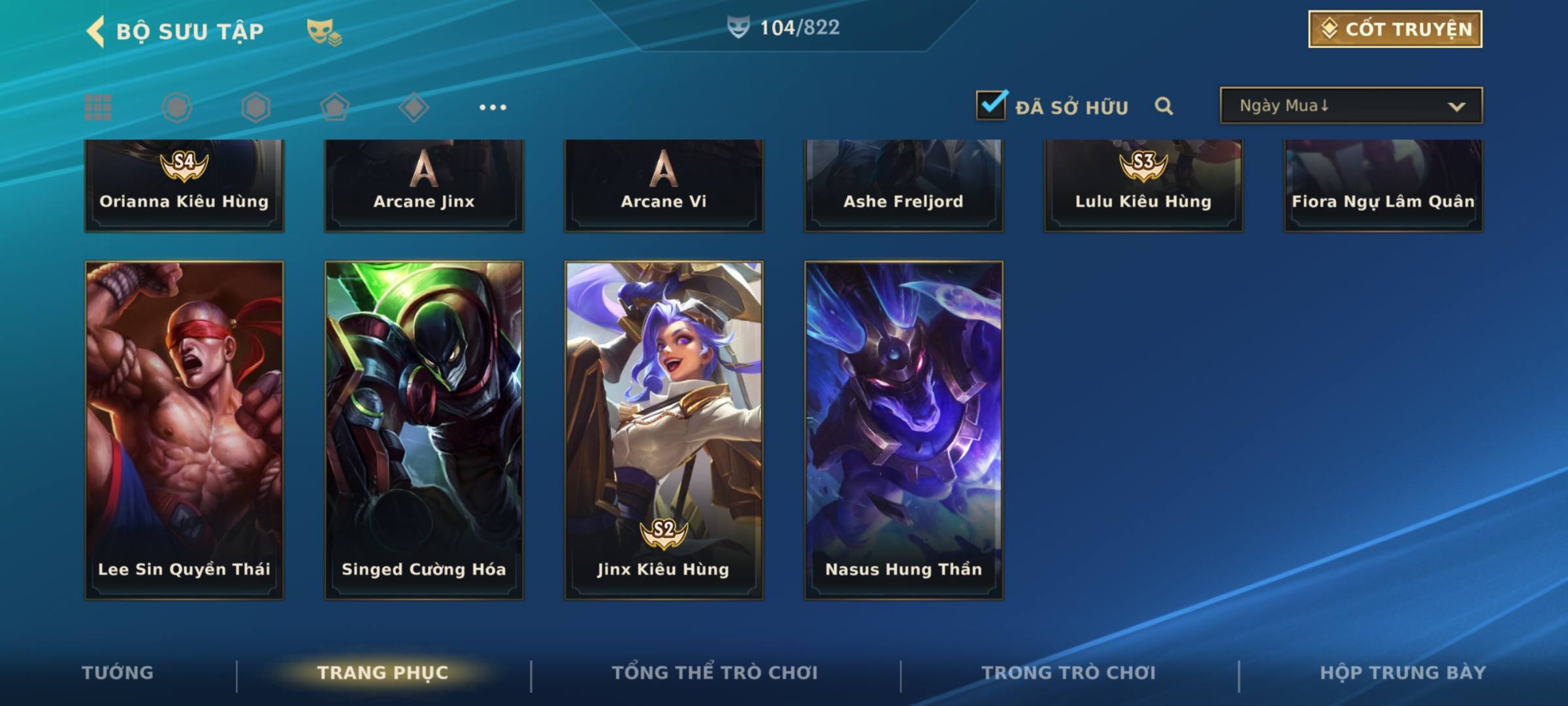Select the Lee Sin Quyền Thái skin
The width and height of the screenshot is (1568, 706).
[x=184, y=430]
